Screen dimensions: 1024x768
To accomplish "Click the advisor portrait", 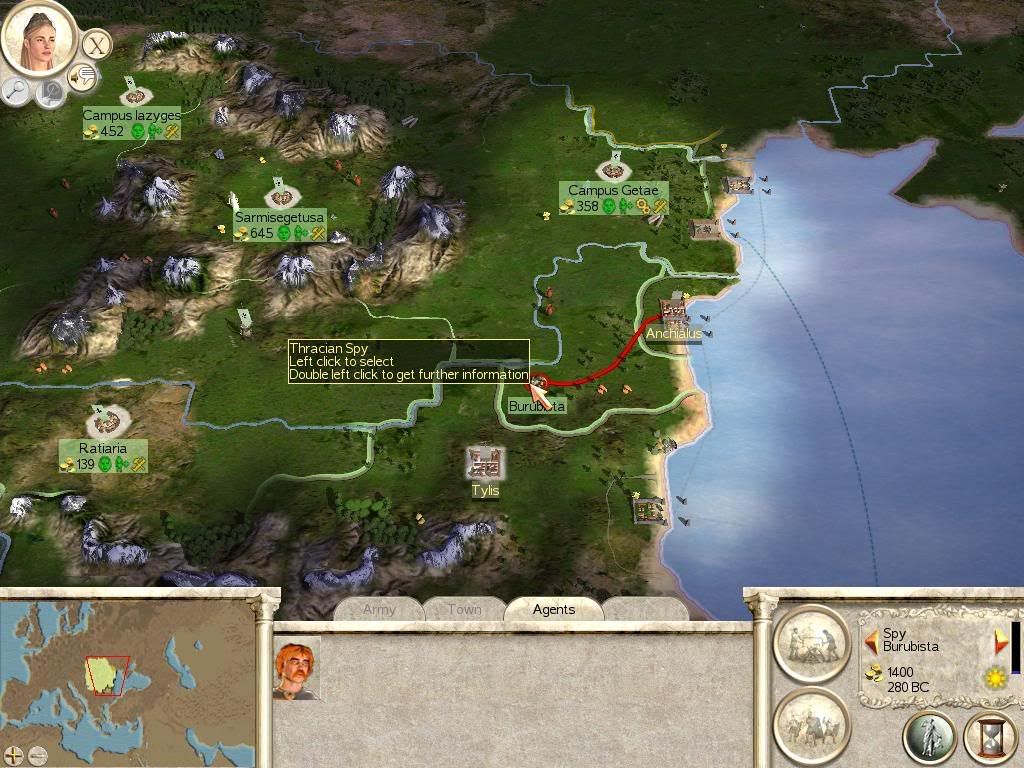I will pos(39,38).
